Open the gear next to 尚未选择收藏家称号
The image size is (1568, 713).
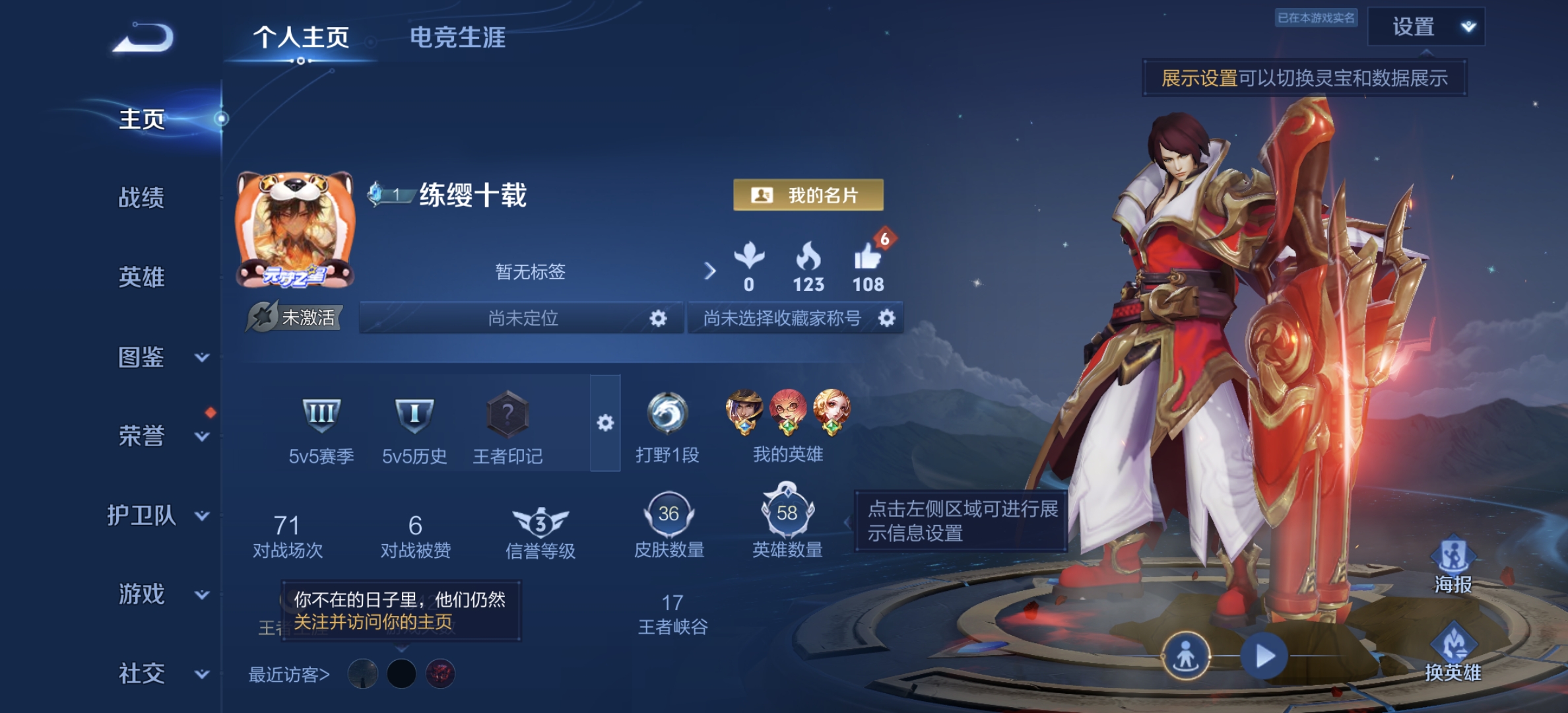point(888,319)
